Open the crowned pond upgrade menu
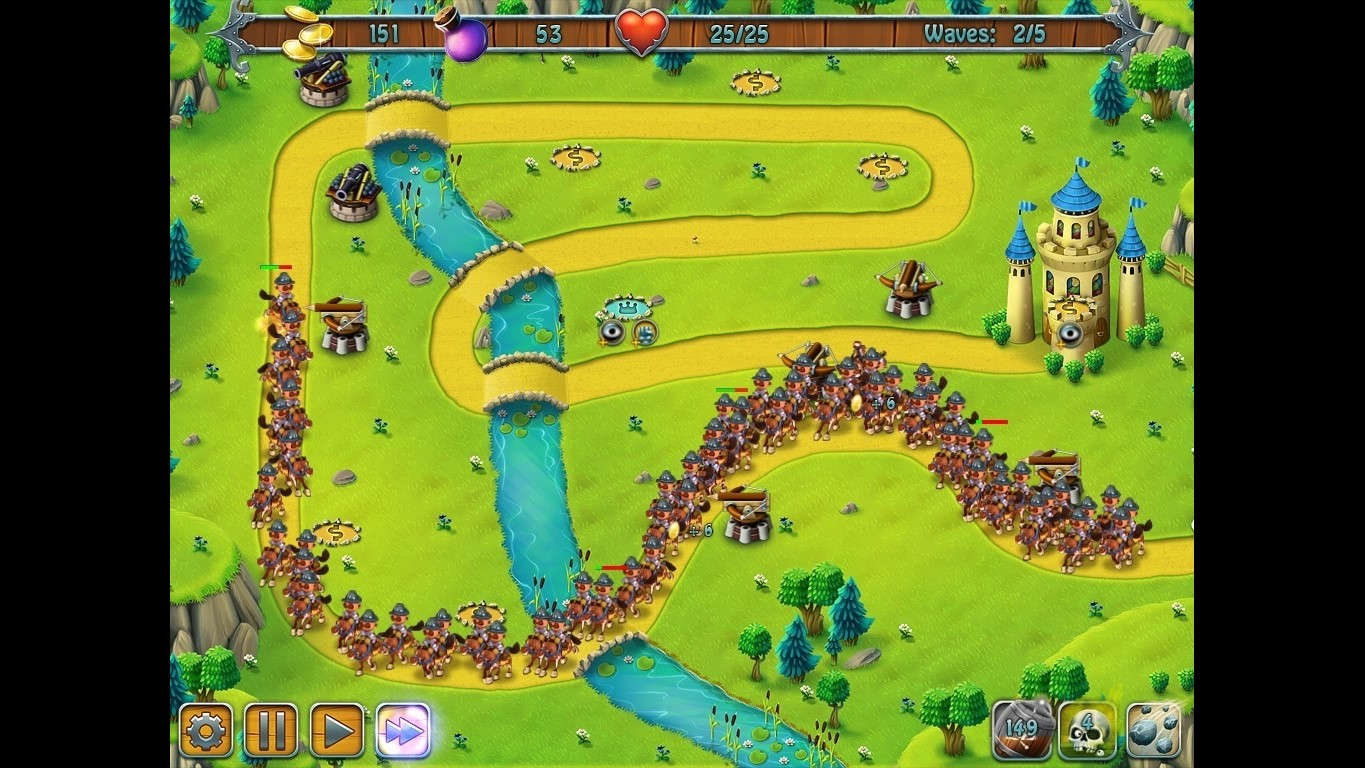Viewport: 1365px width, 768px height. [628, 306]
